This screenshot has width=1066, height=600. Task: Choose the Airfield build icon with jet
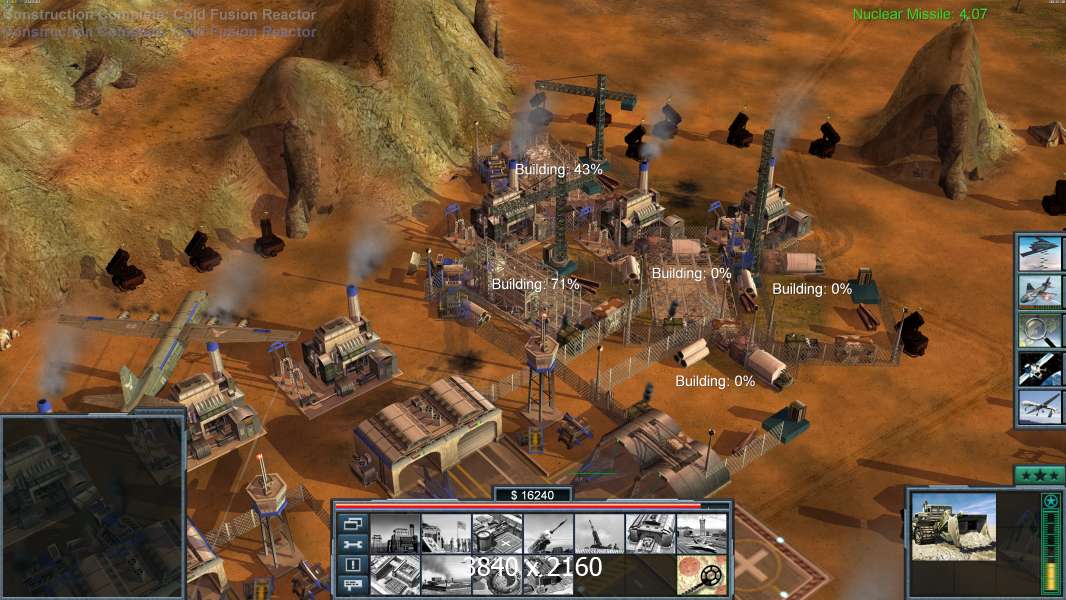(701, 533)
